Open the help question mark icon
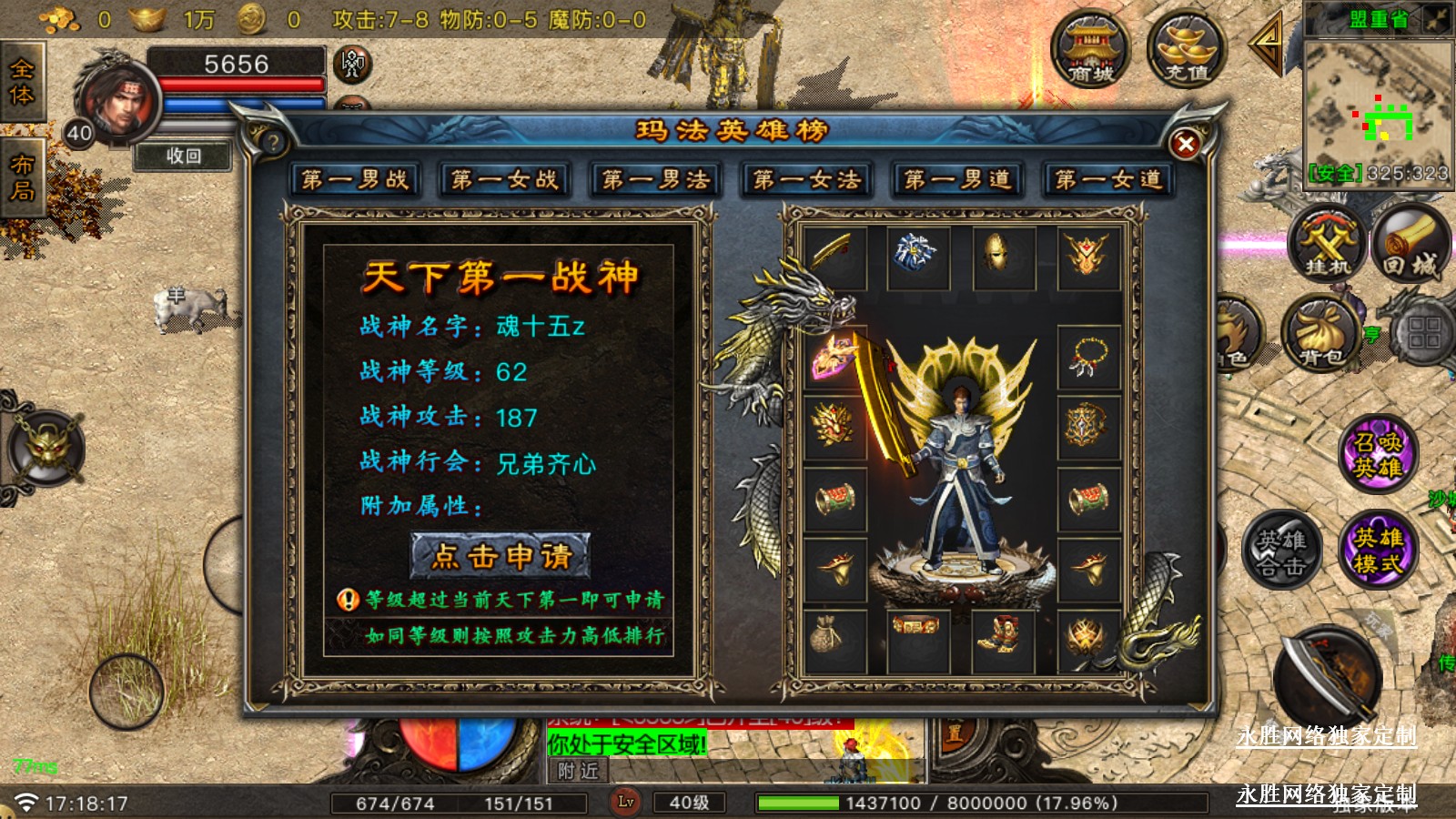Image resolution: width=1456 pixels, height=819 pixels. [x=272, y=142]
